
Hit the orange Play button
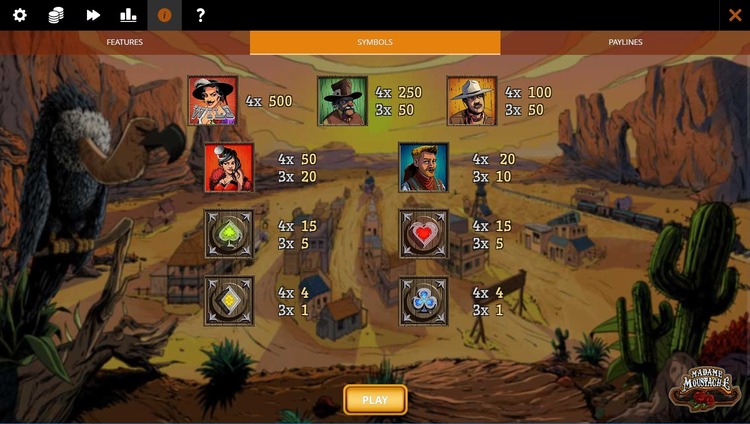[375, 400]
